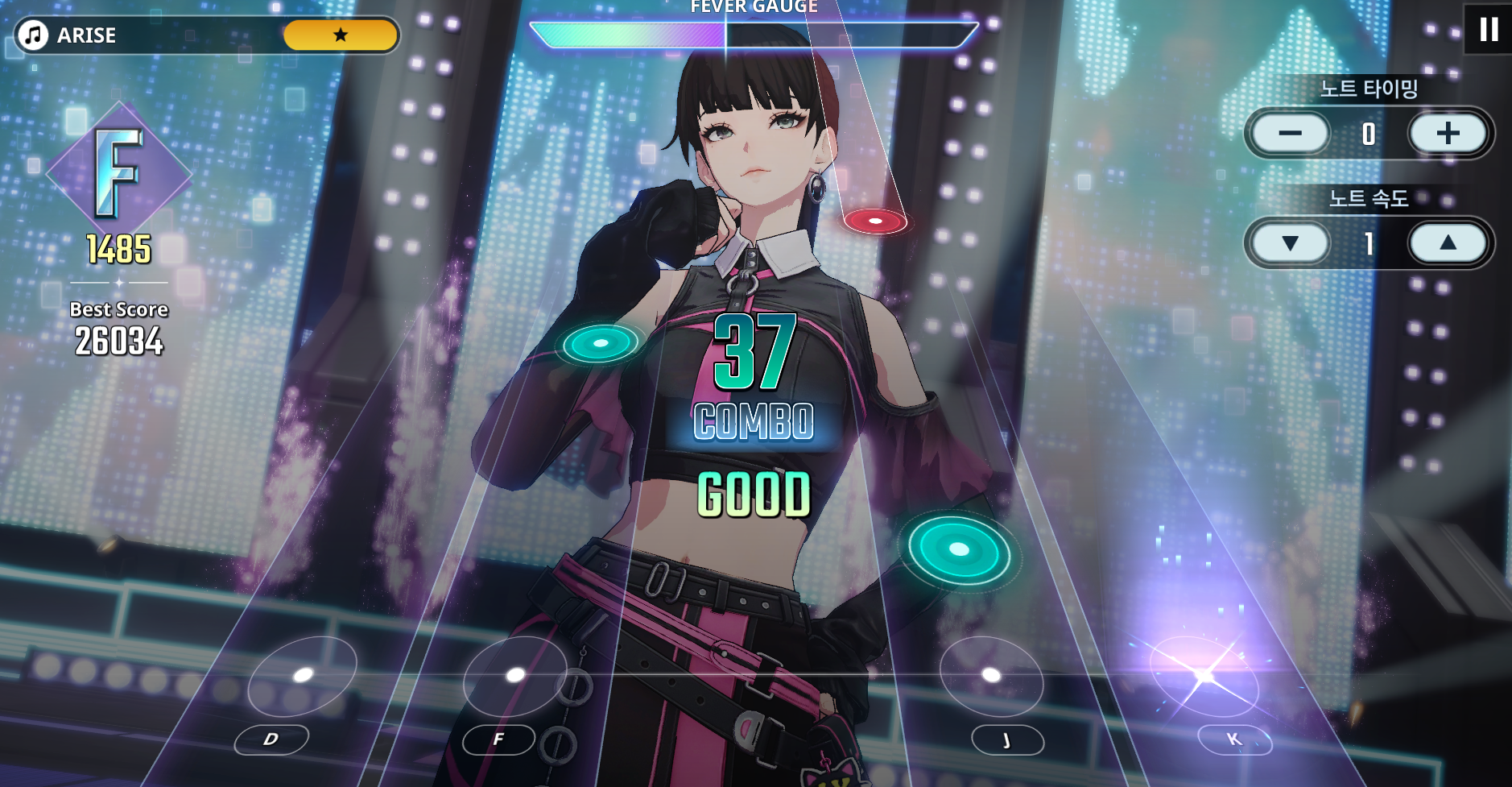Decrease note timing with the minus button

1290,134
